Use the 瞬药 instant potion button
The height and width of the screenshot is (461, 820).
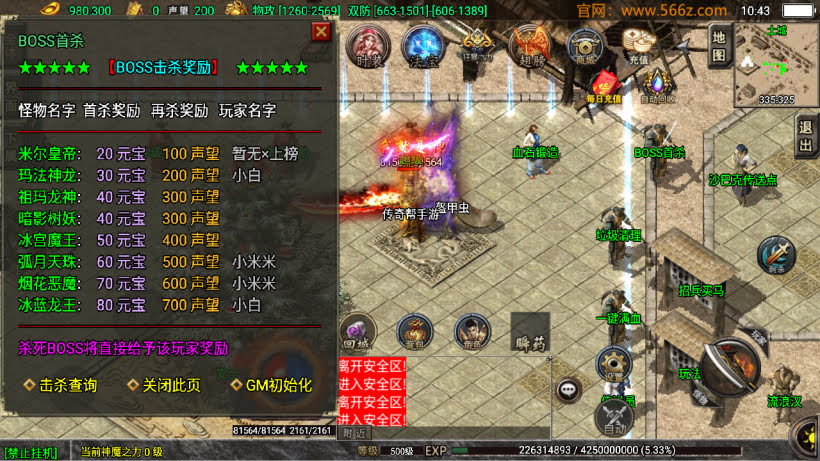(530, 334)
